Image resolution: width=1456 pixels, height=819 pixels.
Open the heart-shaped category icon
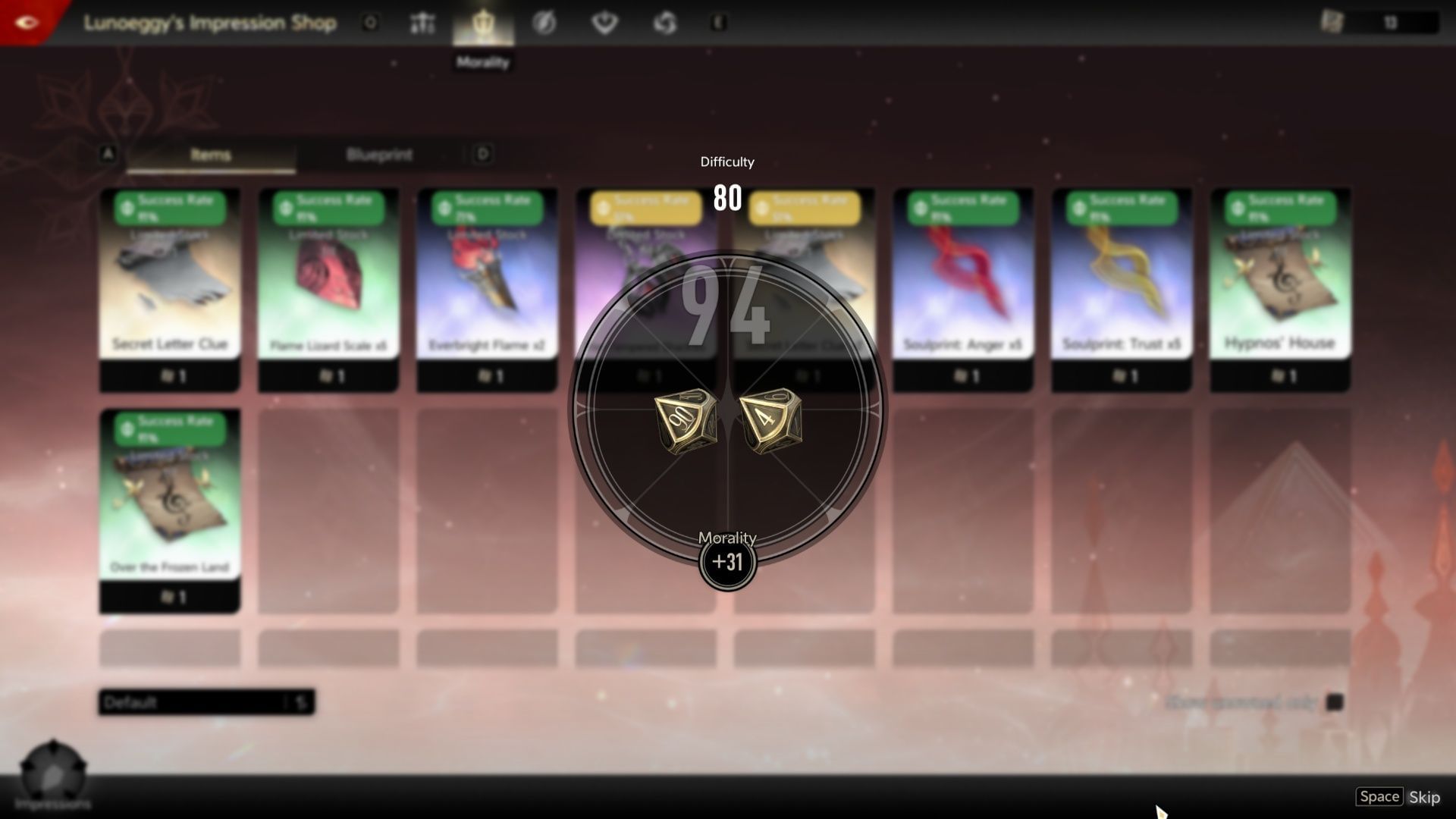click(603, 23)
